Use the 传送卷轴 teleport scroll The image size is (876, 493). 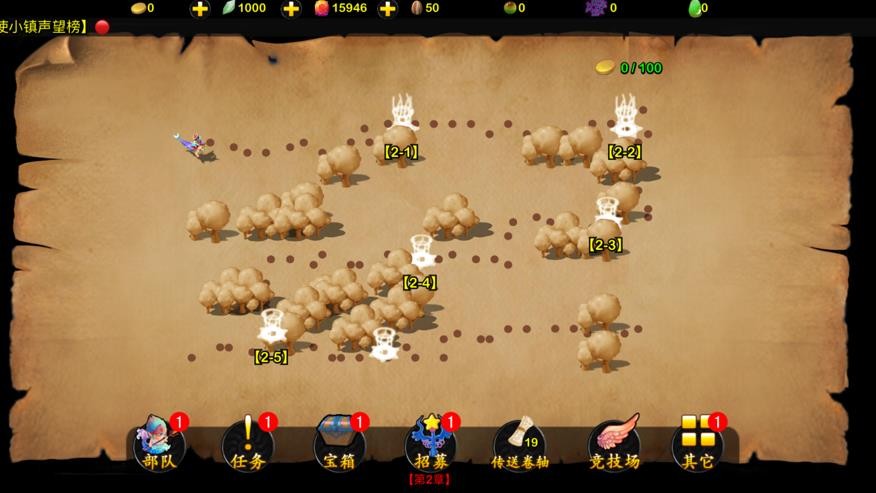coord(520,444)
